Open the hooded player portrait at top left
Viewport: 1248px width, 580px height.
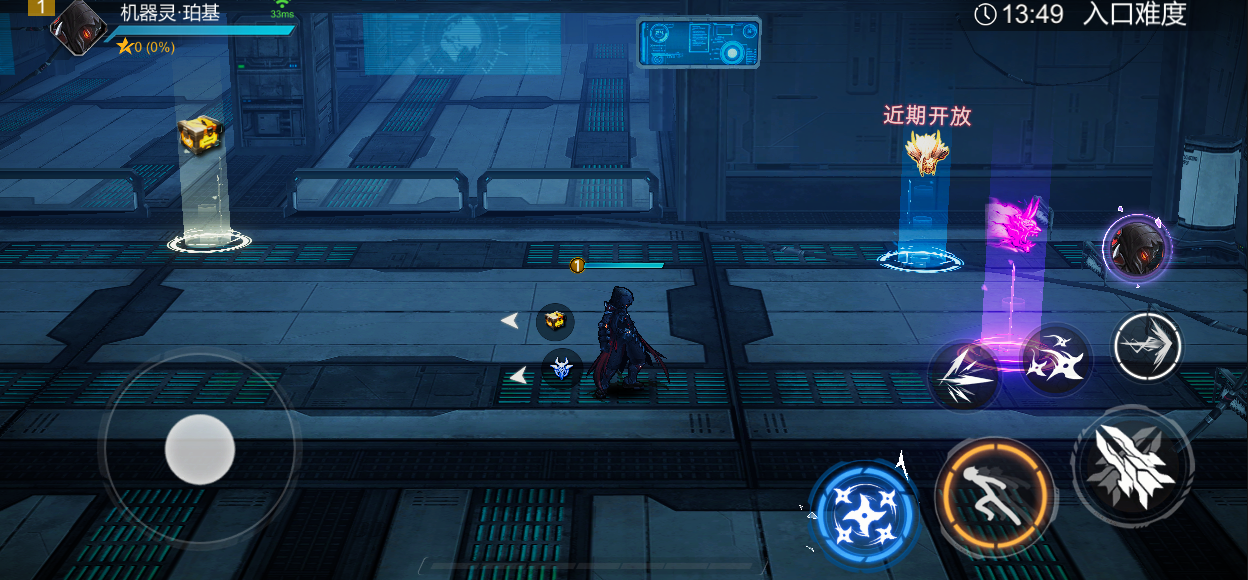[x=78, y=26]
